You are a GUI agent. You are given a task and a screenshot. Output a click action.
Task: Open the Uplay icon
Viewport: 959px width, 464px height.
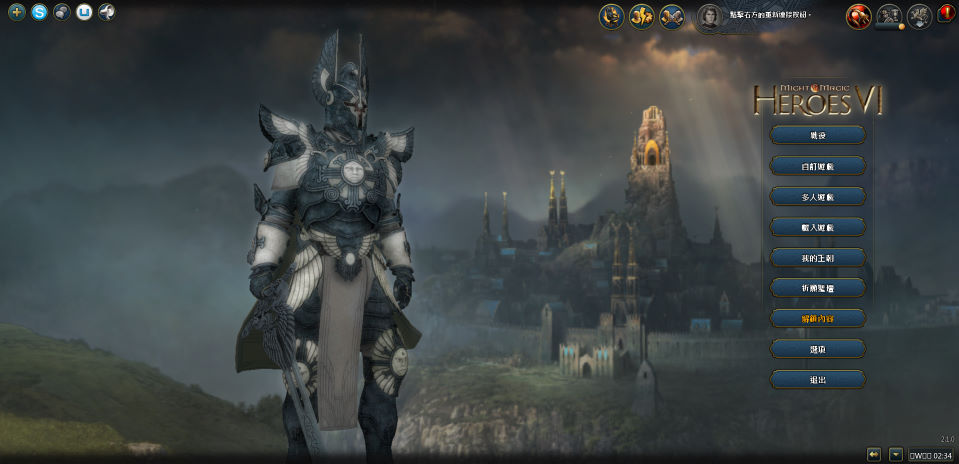[x=85, y=13]
